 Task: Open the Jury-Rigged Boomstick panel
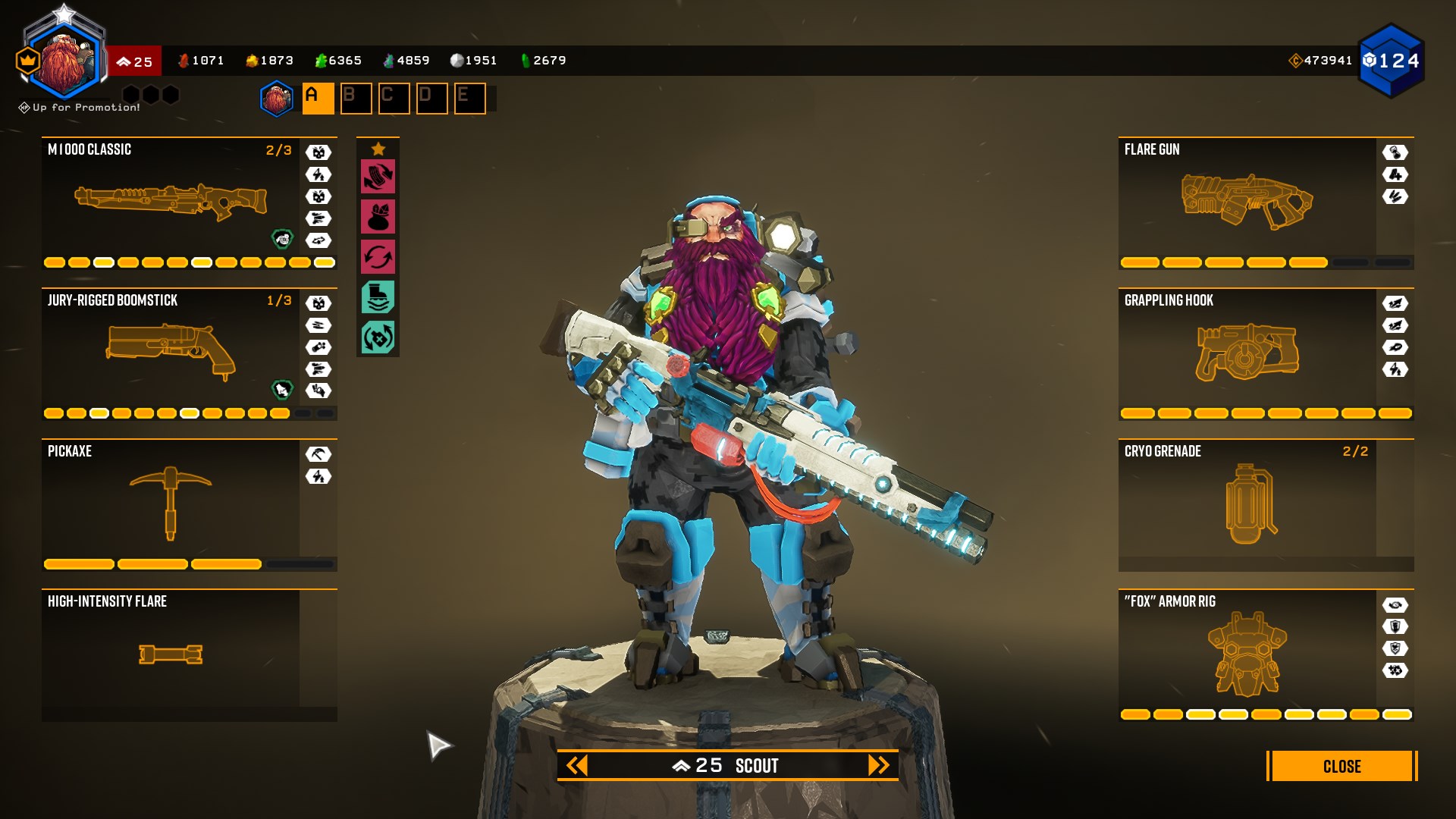[171, 353]
